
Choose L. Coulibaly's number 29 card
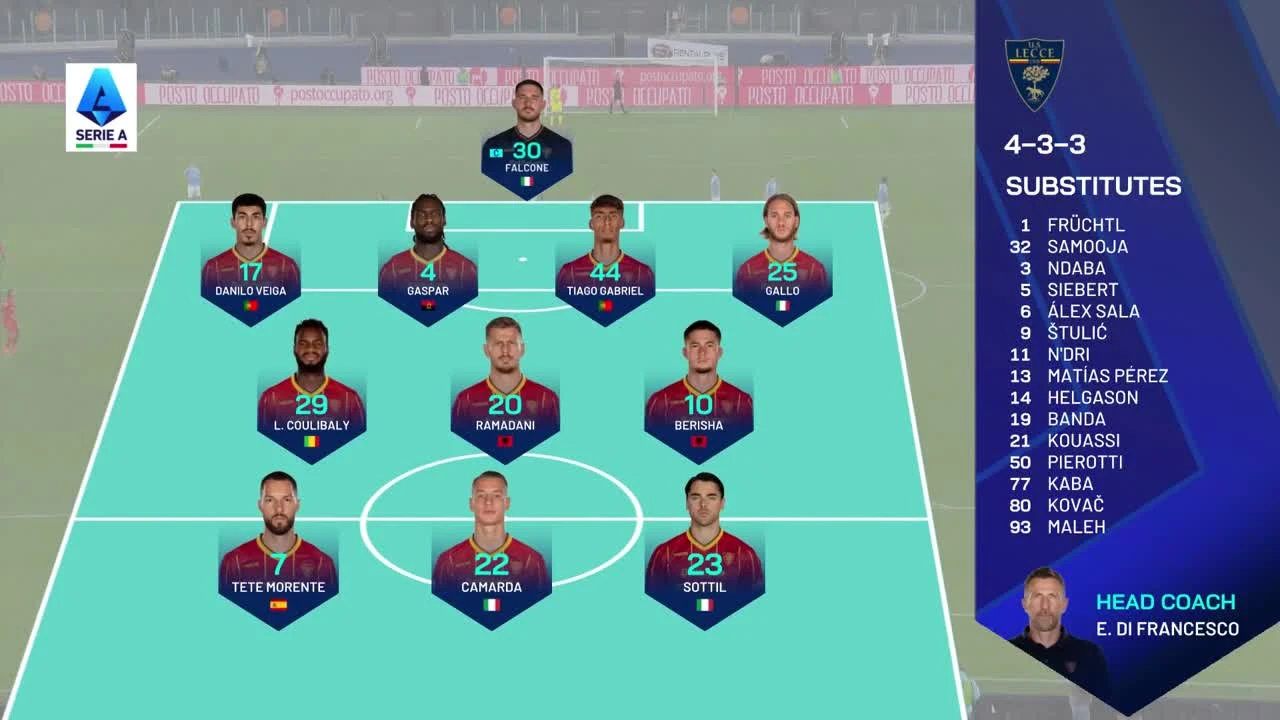click(311, 408)
